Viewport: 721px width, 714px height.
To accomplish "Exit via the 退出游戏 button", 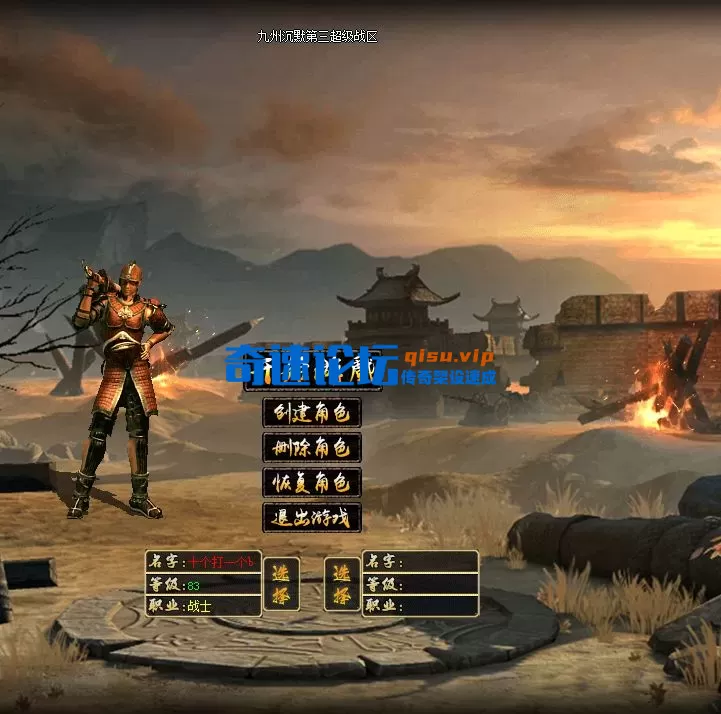I will 311,517.
